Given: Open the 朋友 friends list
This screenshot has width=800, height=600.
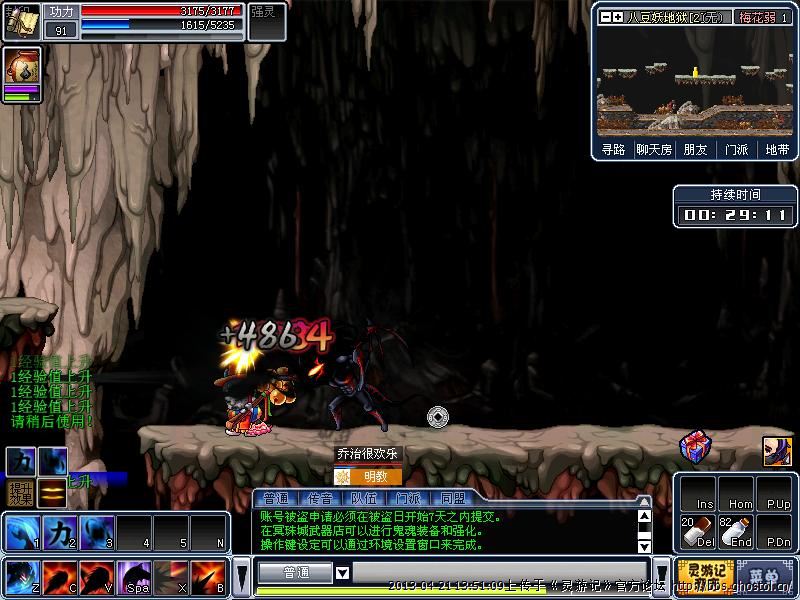Looking at the screenshot, I should pyautogui.click(x=695, y=149).
